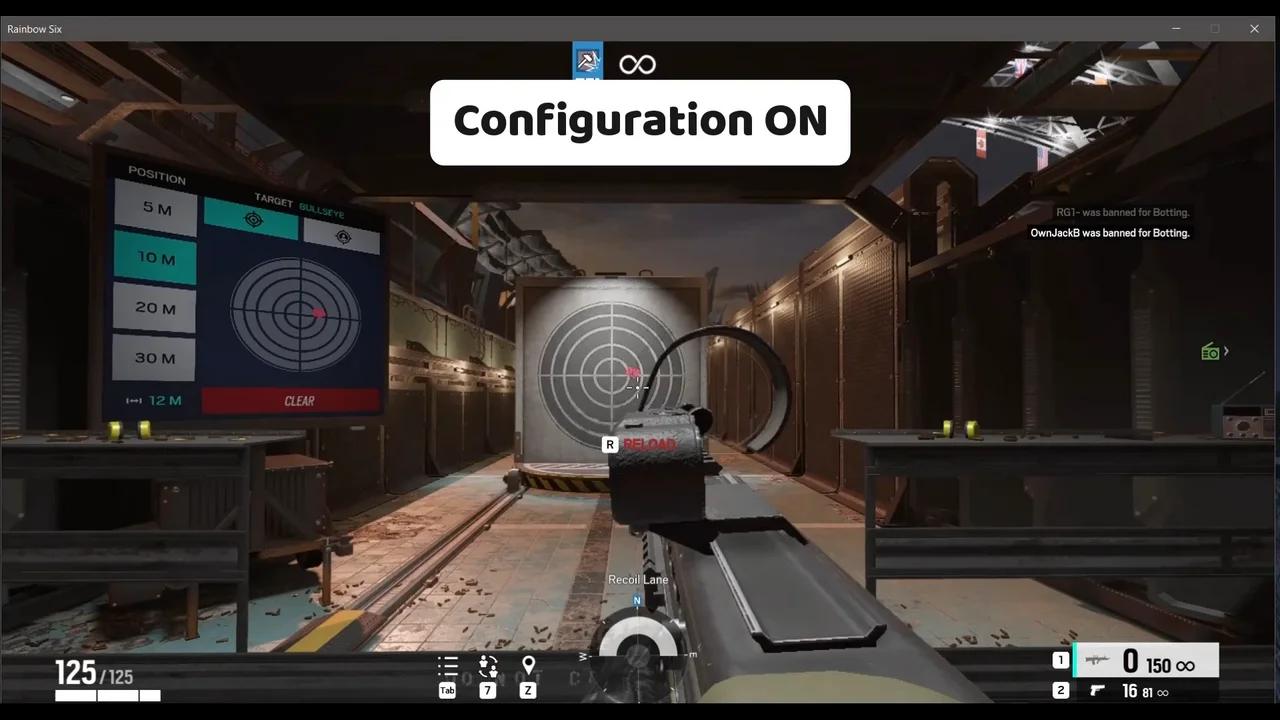Select the pistol icon in weapon slot 2
This screenshot has width=1280, height=720.
1097,690
